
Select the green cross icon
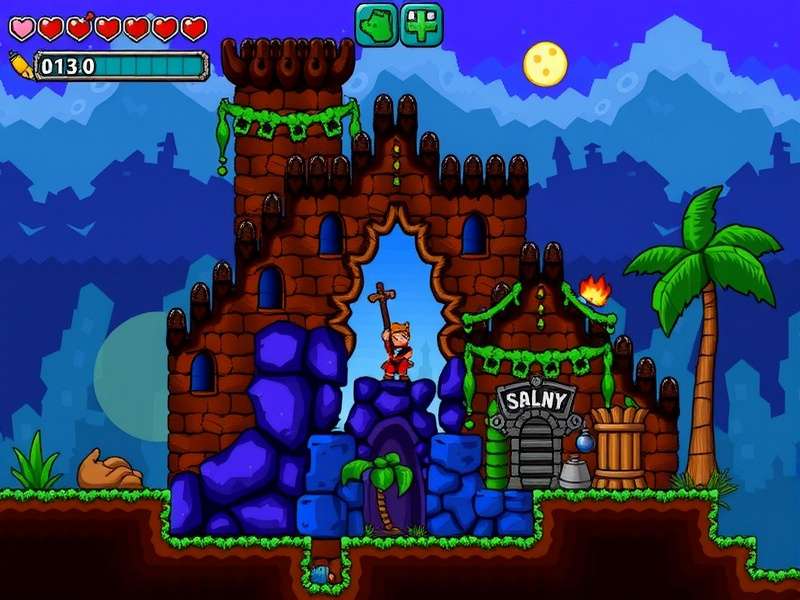coord(422,23)
